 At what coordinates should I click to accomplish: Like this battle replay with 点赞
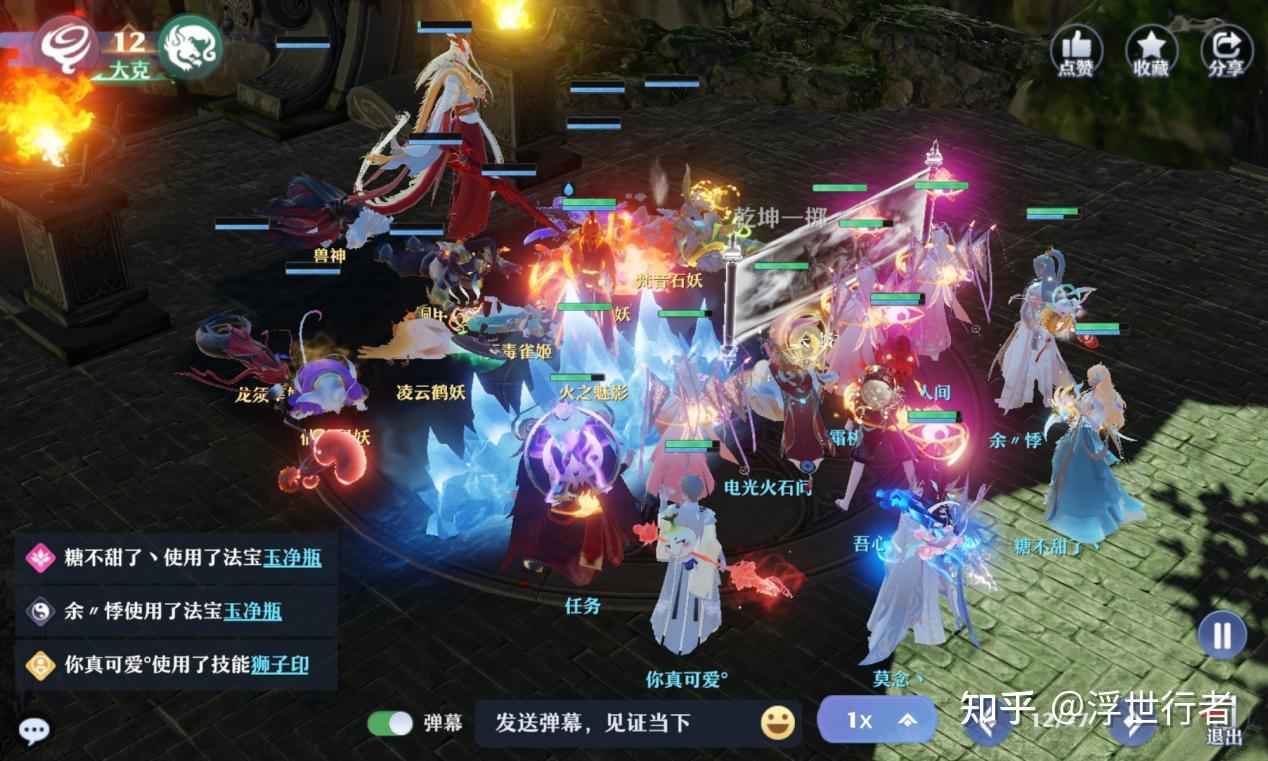pos(1075,50)
